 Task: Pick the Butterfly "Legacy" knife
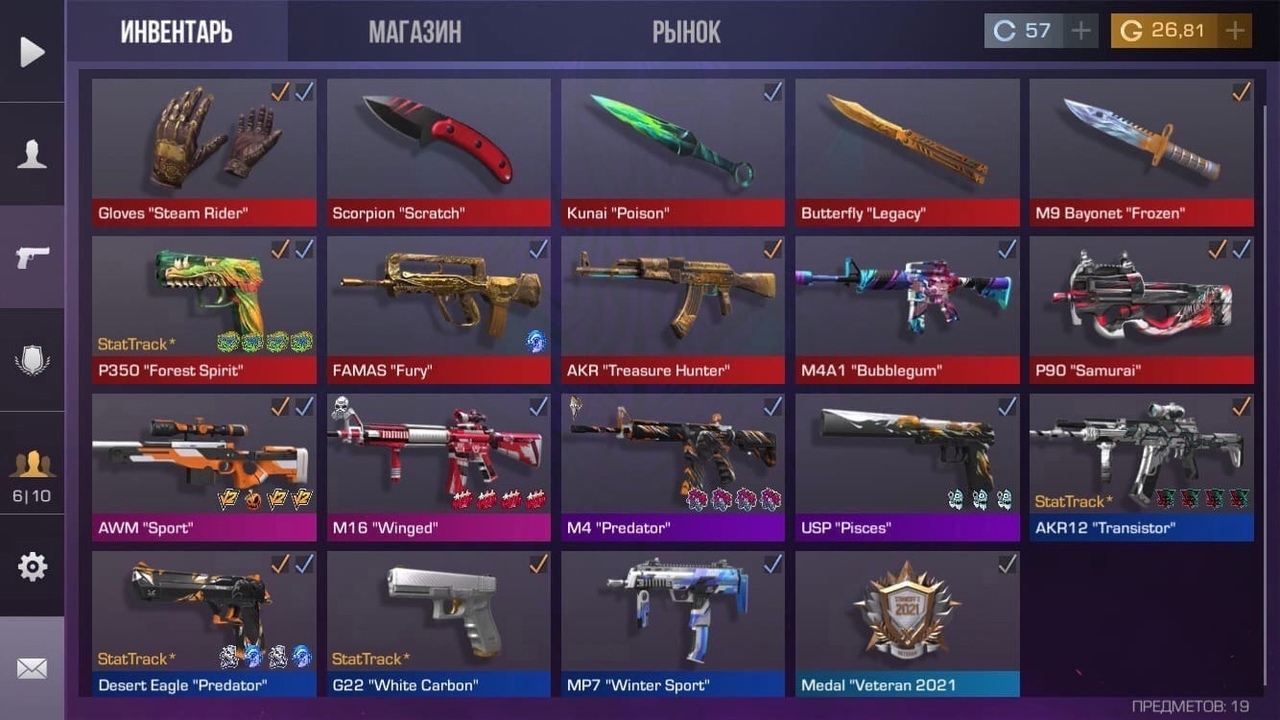(907, 152)
